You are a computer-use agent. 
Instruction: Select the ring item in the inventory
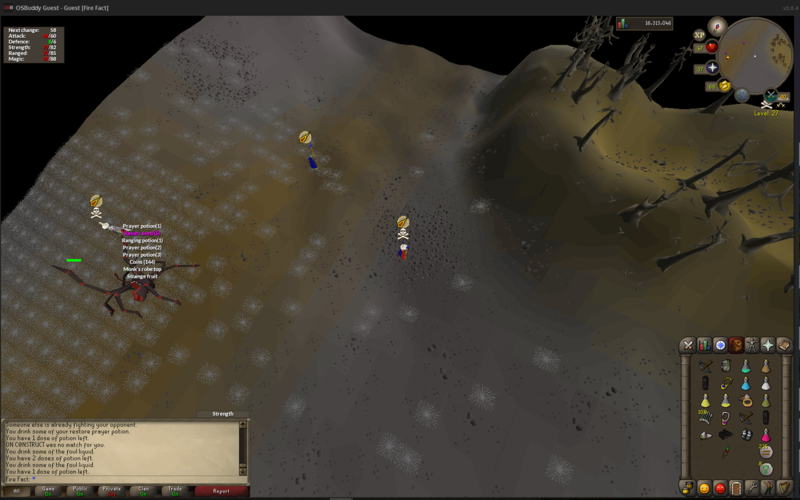pos(746,401)
